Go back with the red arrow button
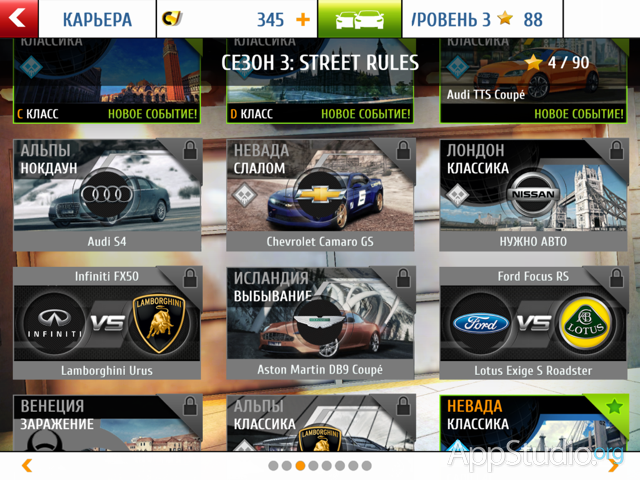 click(19, 19)
